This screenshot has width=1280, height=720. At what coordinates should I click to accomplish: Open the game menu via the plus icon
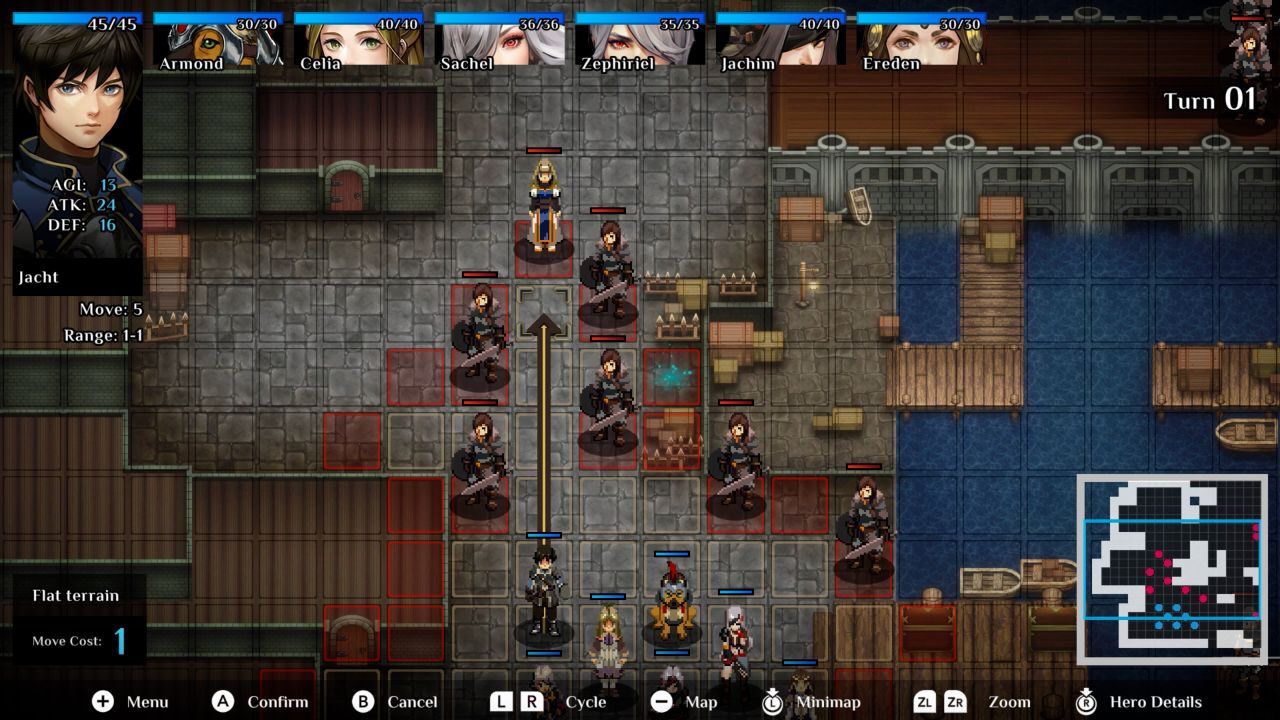100,702
